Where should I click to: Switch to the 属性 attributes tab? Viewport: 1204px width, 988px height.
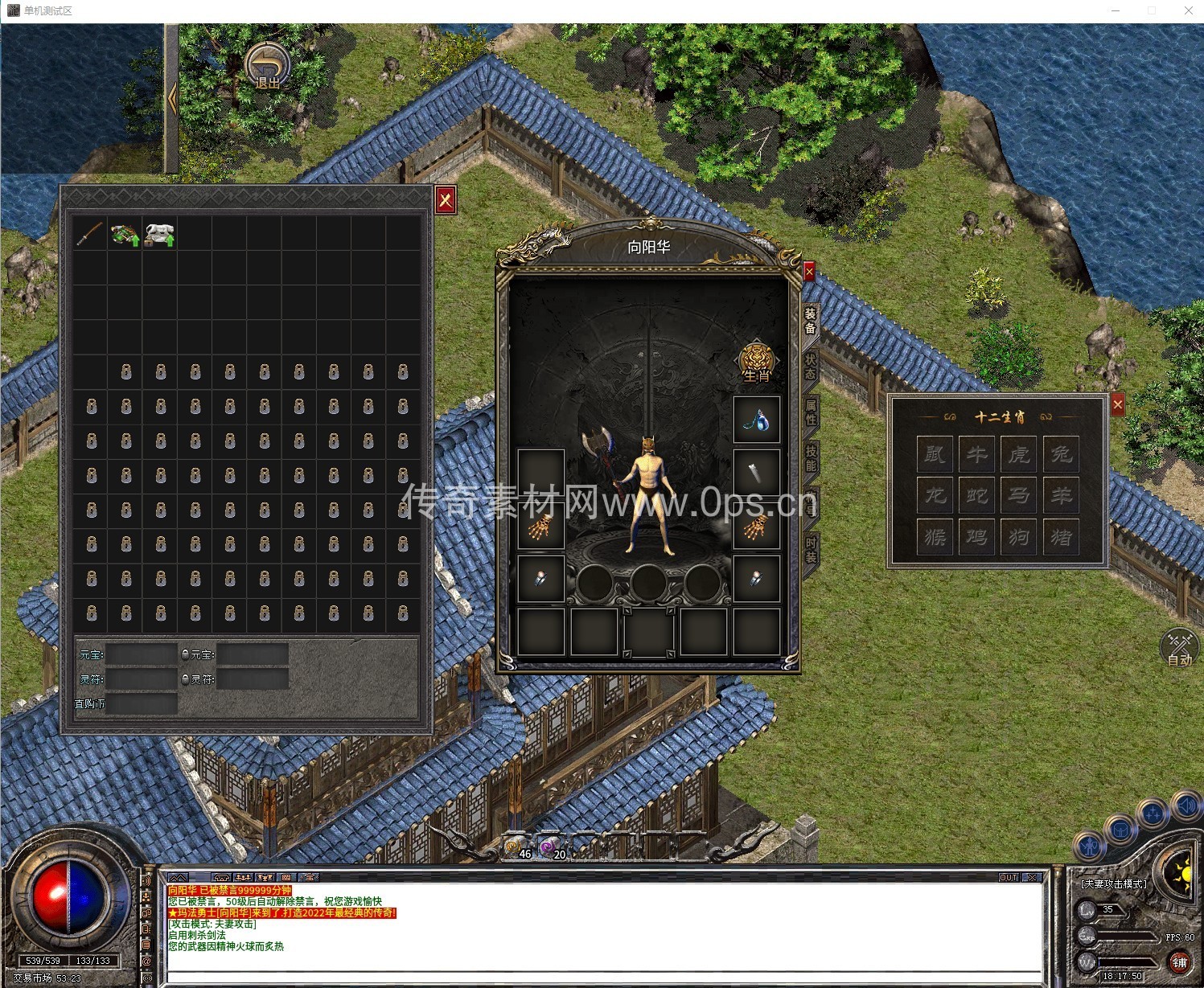[811, 412]
